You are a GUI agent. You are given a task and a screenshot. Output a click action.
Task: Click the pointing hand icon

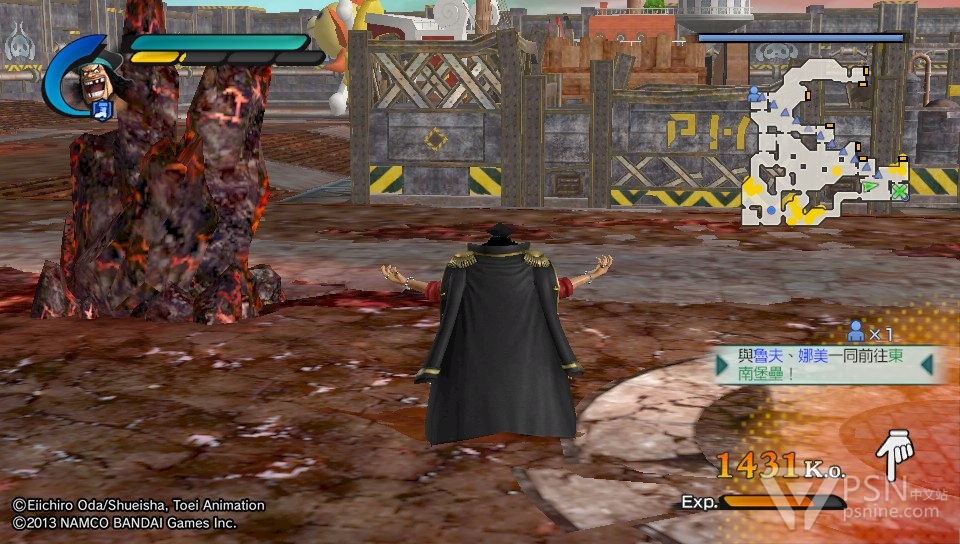click(x=893, y=455)
